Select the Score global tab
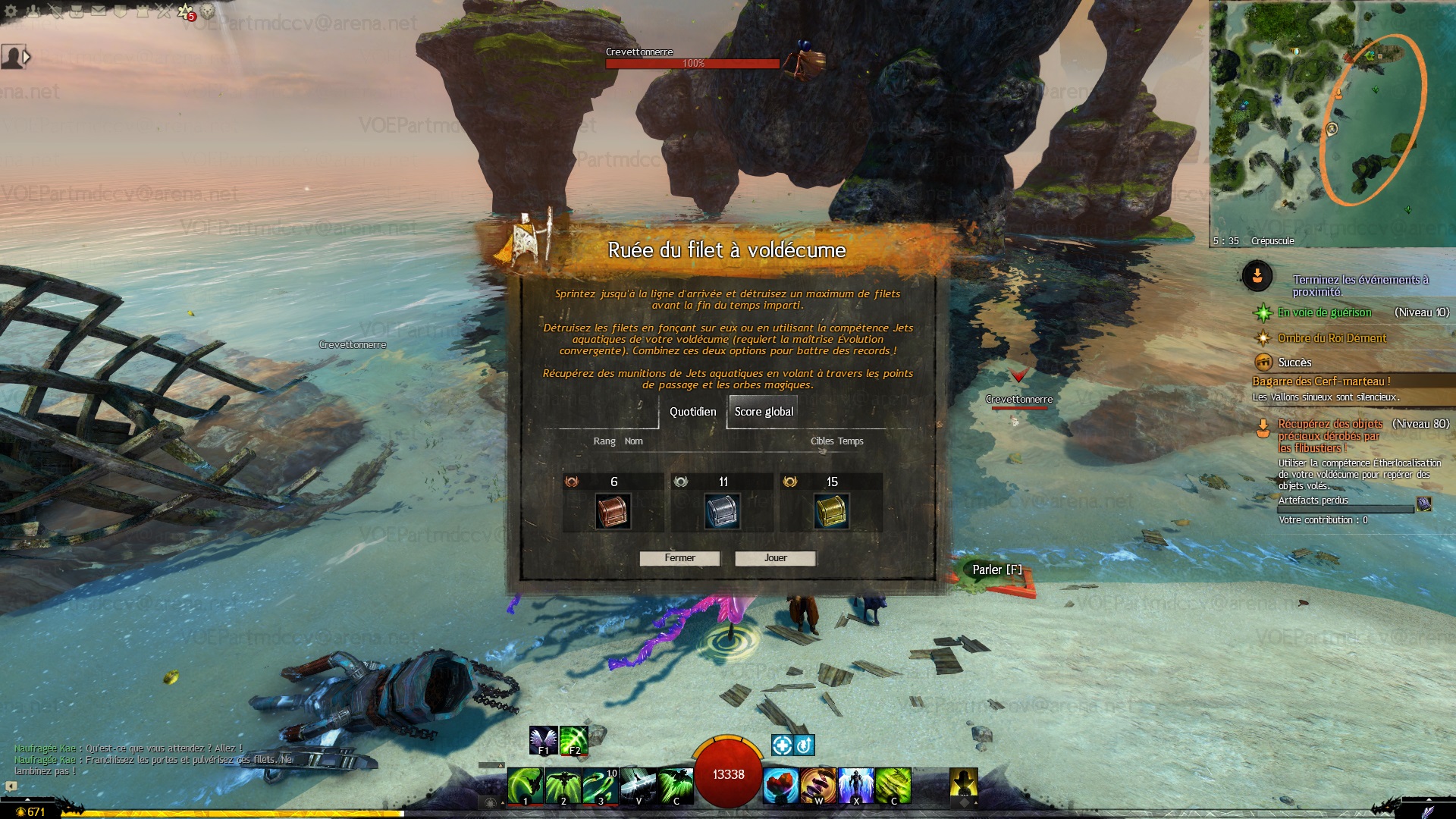 [764, 412]
